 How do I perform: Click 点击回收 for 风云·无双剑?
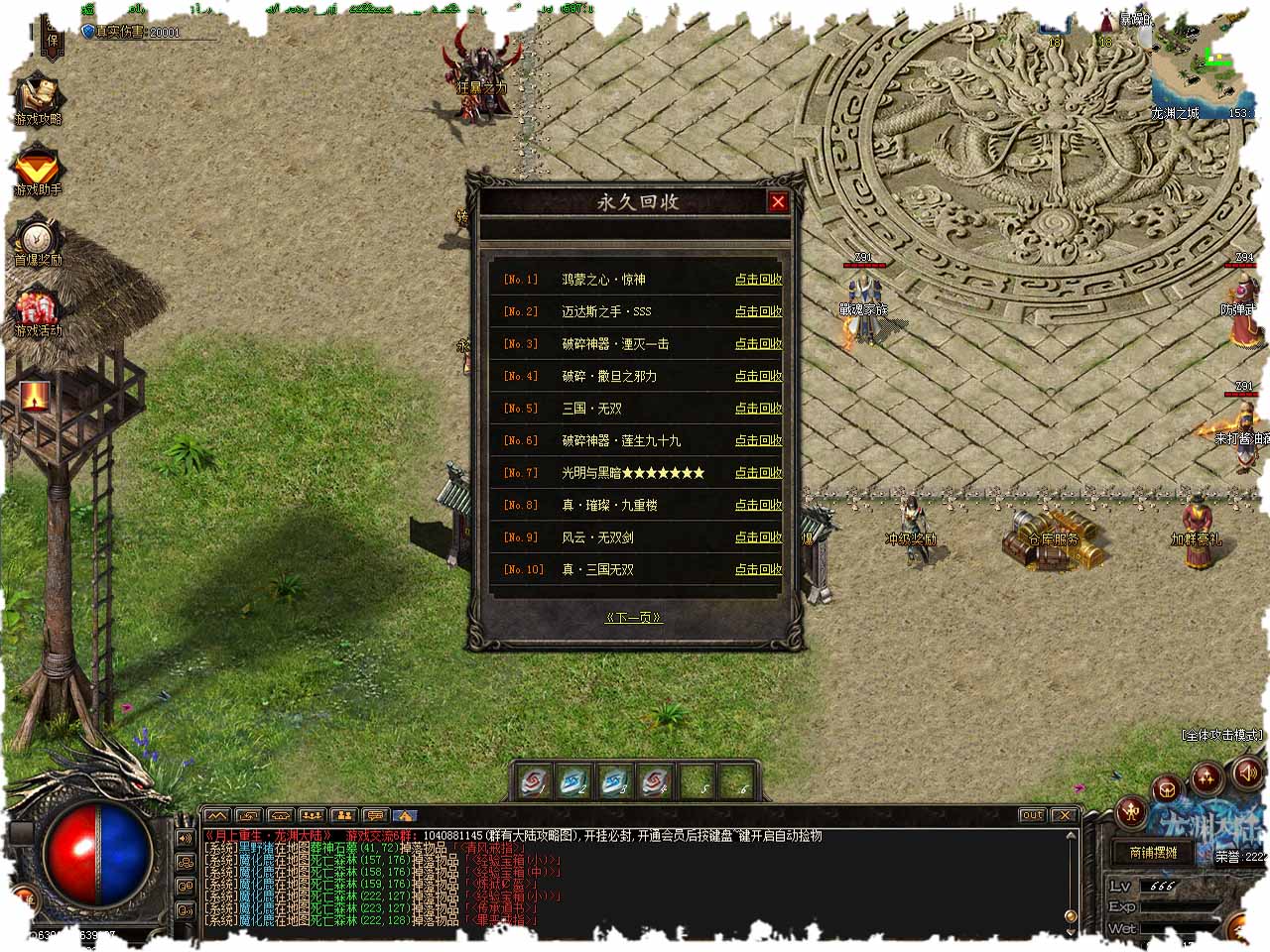coord(758,537)
